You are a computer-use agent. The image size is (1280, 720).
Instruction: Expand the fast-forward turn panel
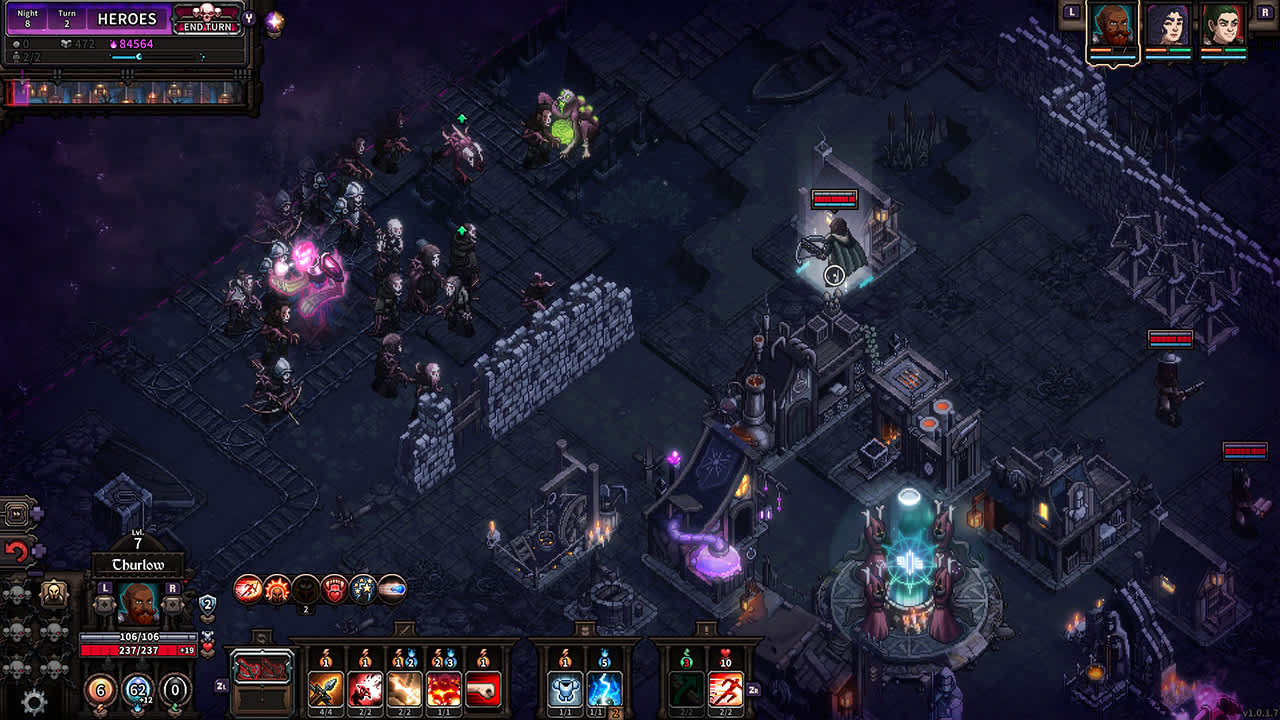tap(15, 513)
